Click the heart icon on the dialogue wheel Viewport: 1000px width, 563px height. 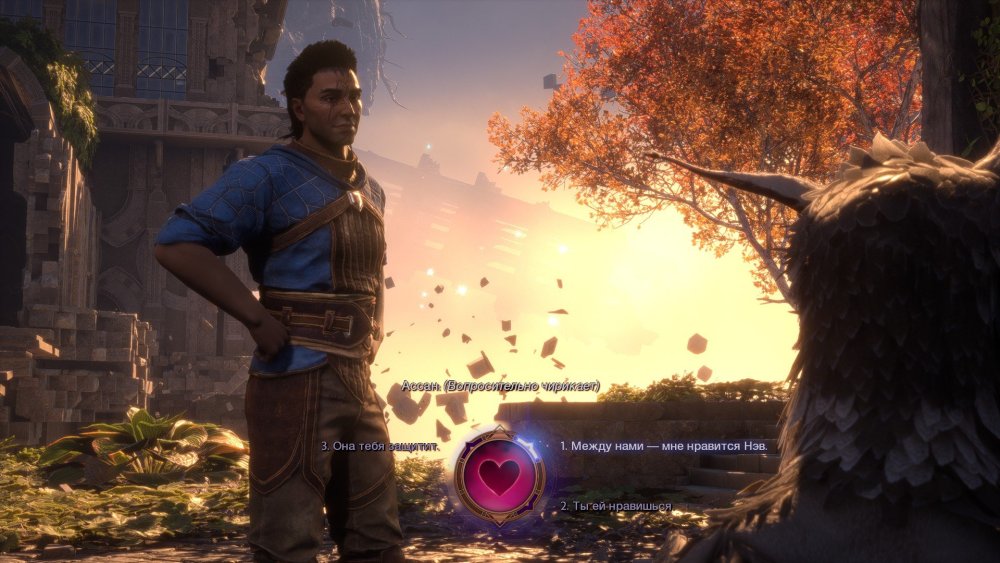[x=500, y=476]
